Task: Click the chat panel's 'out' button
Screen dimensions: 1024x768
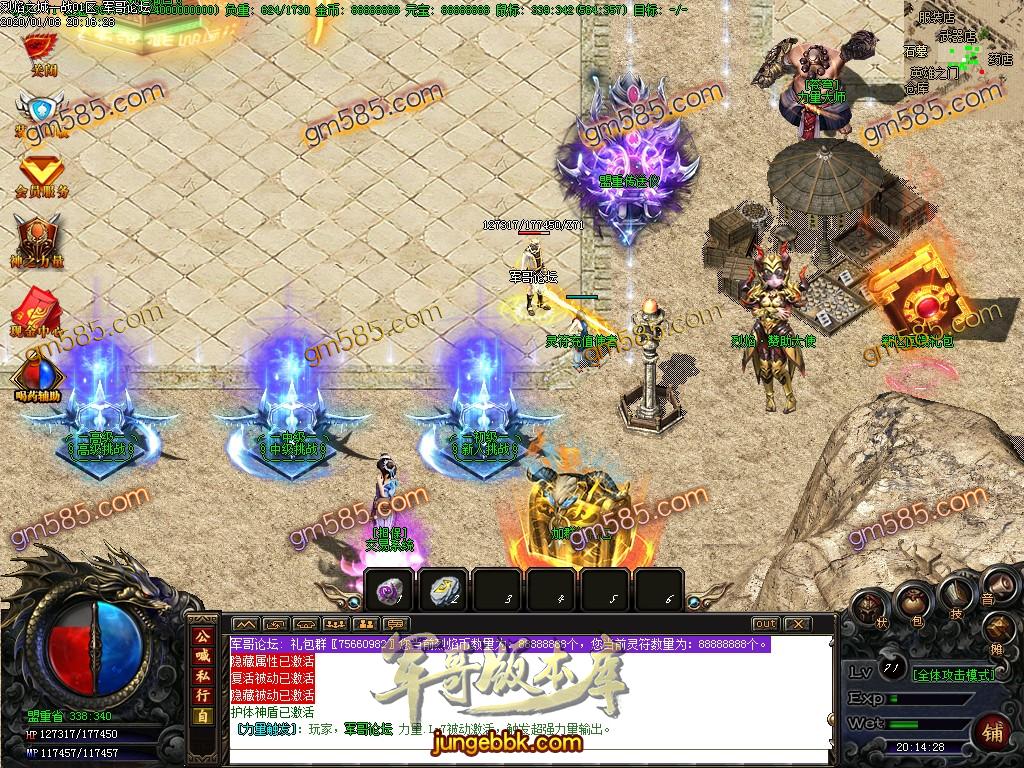Action: (765, 623)
